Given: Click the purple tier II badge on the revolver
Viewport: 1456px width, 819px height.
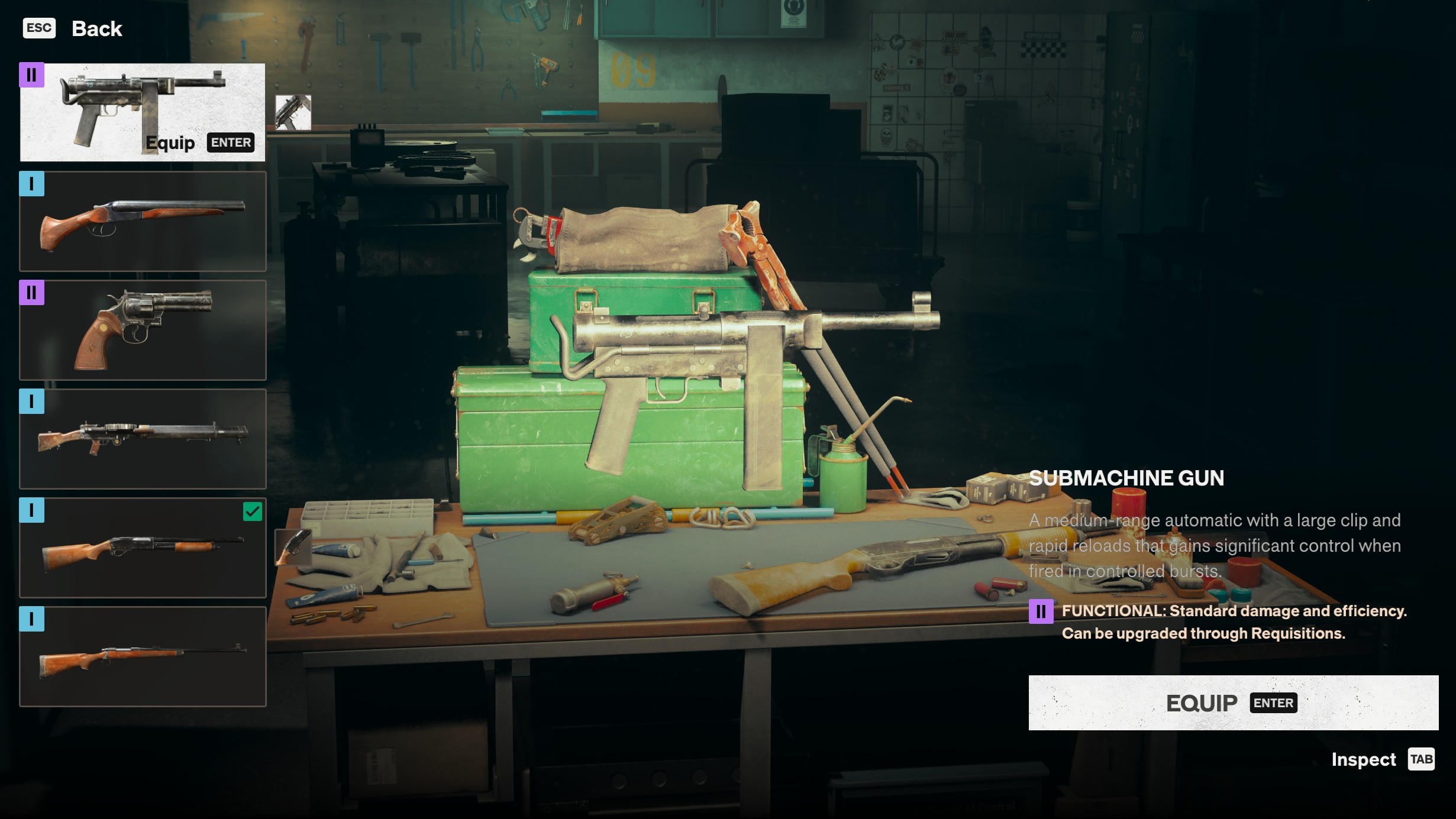Looking at the screenshot, I should click(x=33, y=293).
